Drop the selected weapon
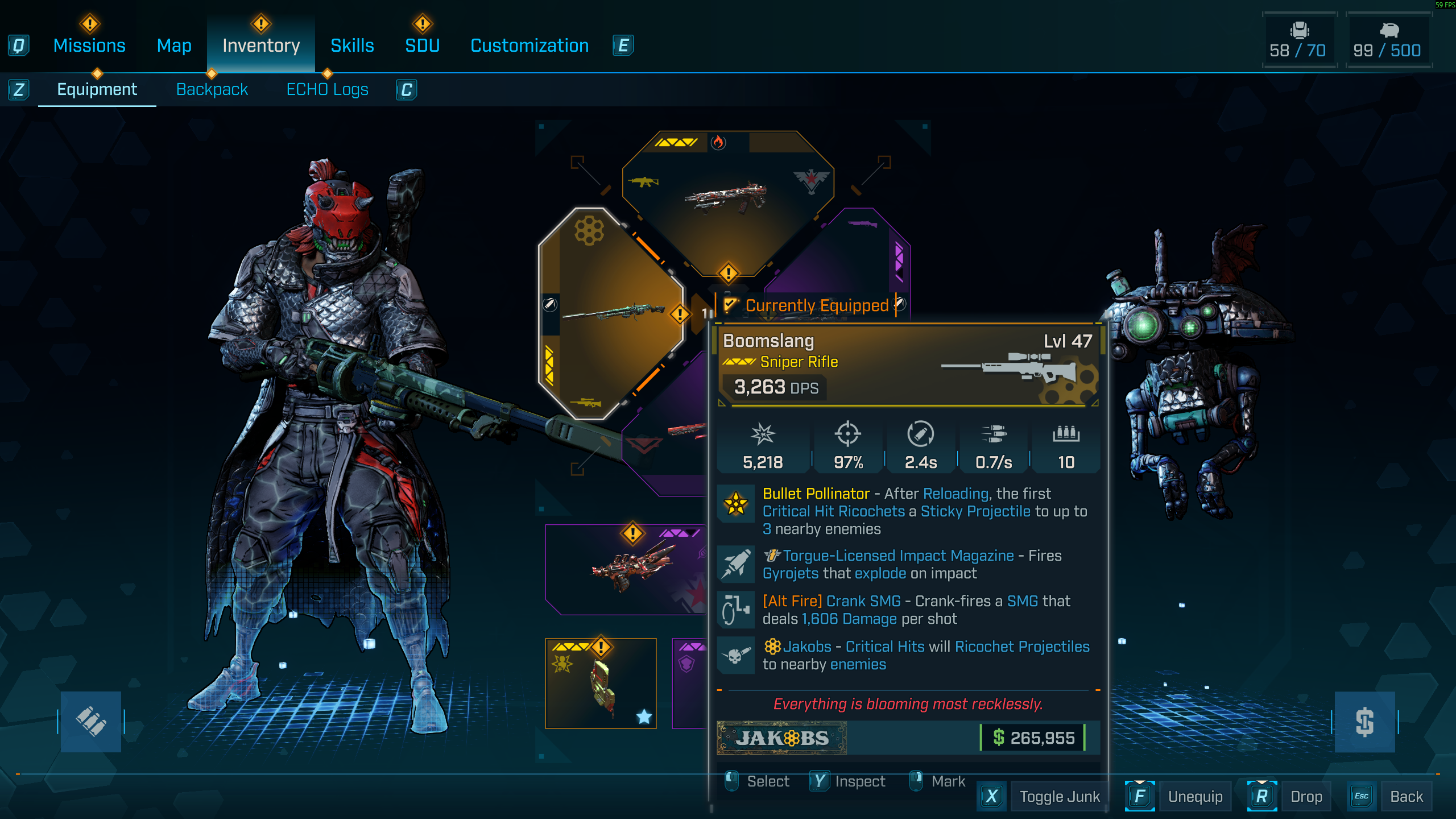This screenshot has width=1456, height=820. [1306, 797]
